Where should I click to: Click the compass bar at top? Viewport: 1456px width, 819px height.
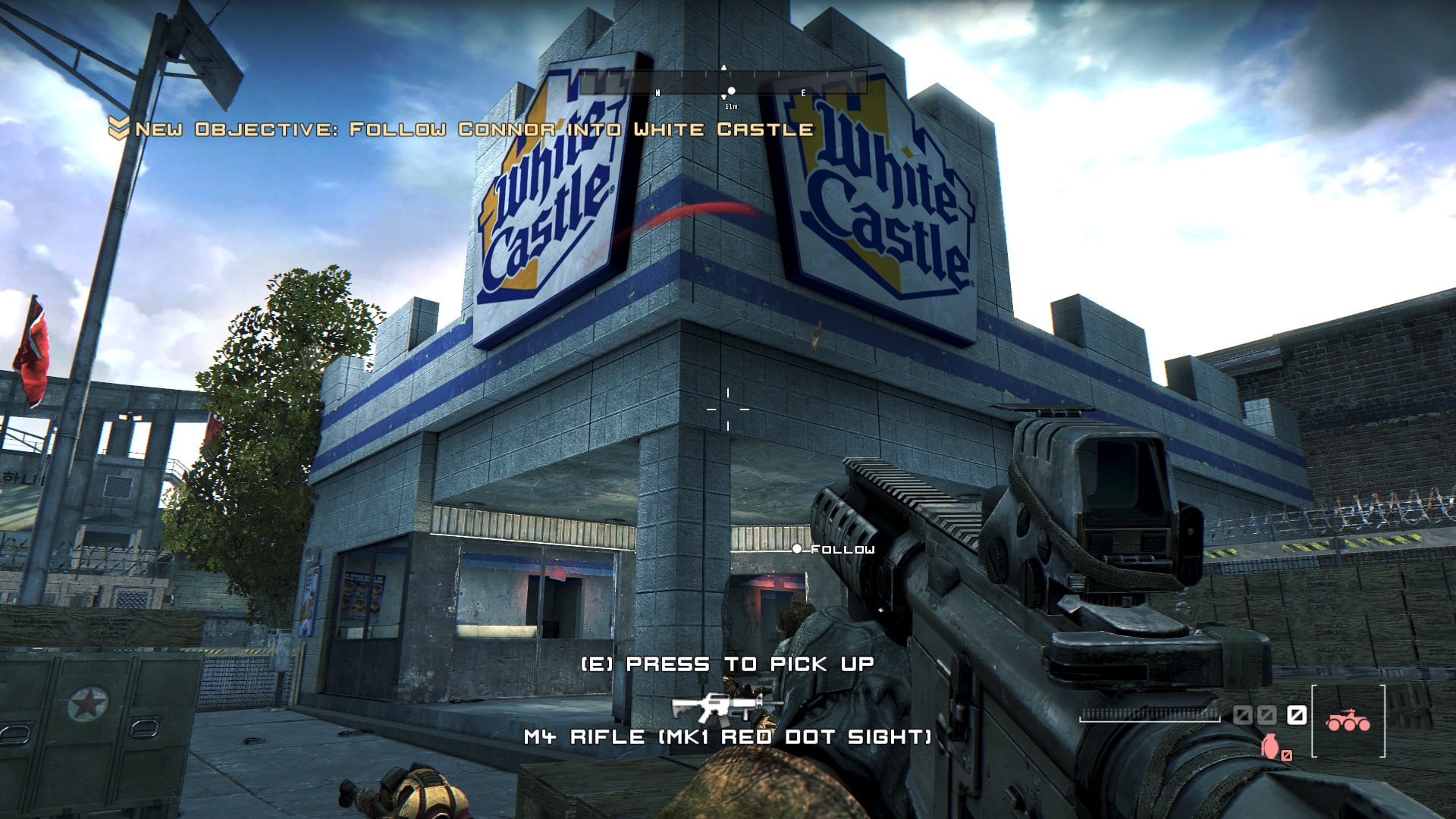pyautogui.click(x=724, y=82)
